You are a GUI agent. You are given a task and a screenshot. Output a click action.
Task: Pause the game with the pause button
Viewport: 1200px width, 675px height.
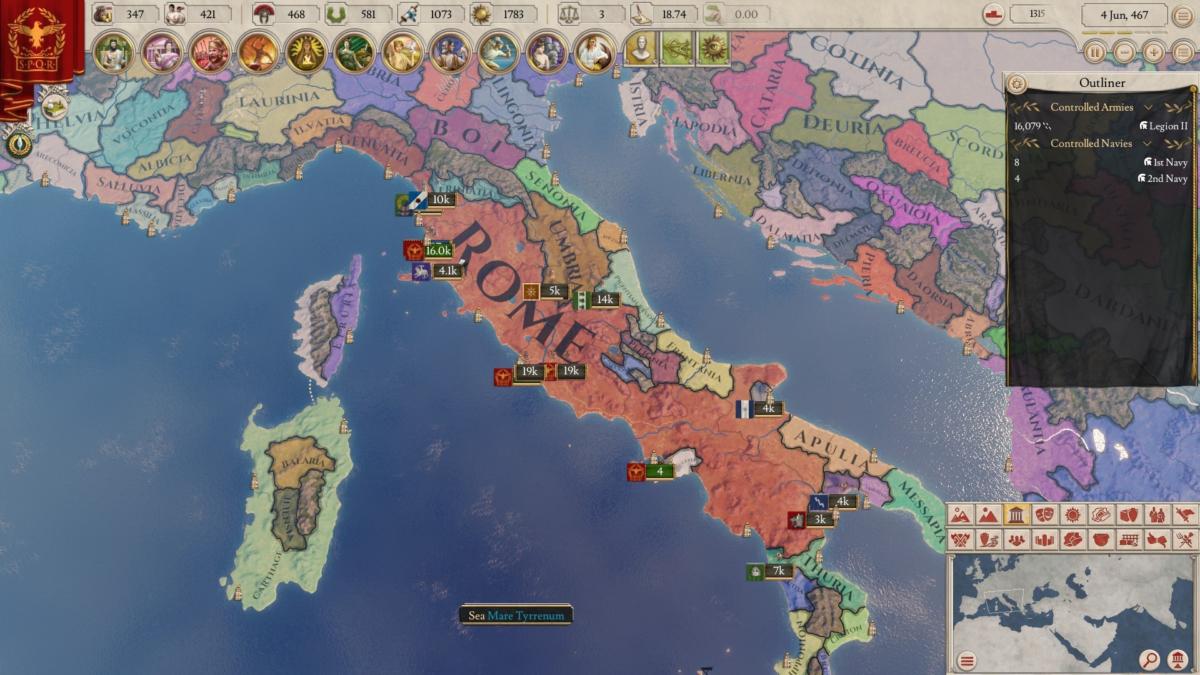[1095, 52]
